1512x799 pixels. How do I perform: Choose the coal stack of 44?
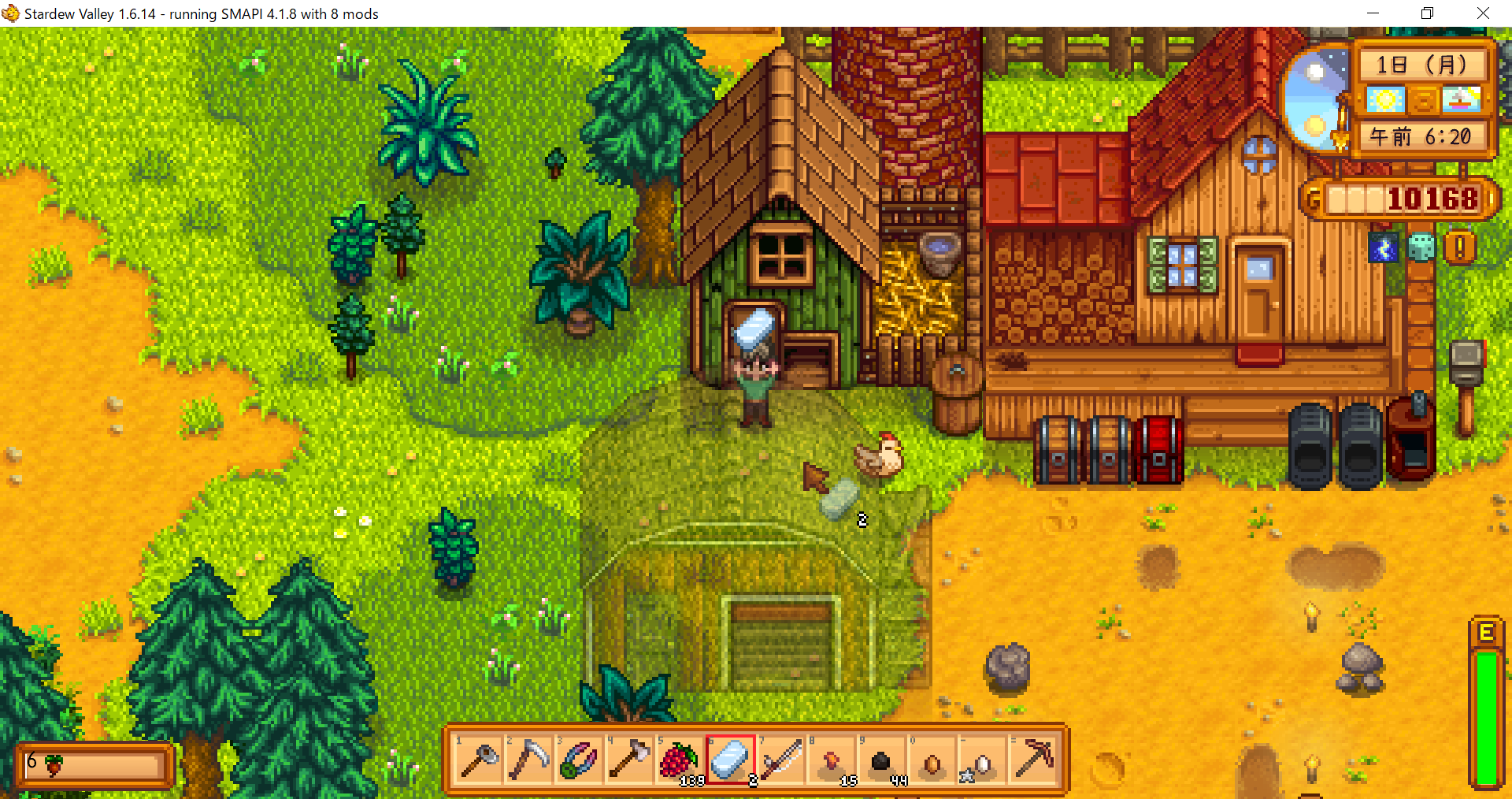[x=881, y=760]
